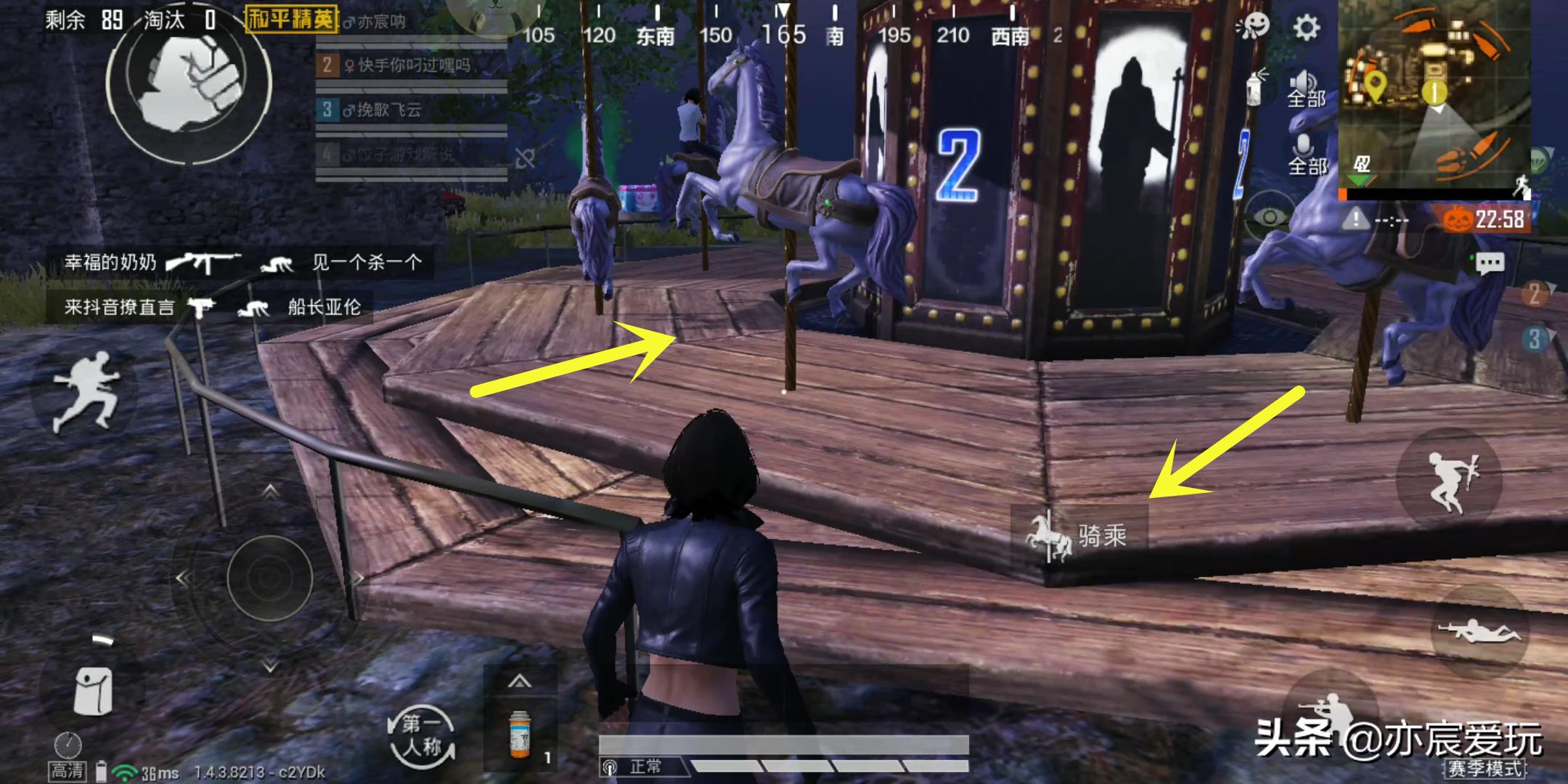This screenshot has height=784, width=1568.
Task: Select teammate 2 快手你叼过嘿吗 row
Action: point(411,66)
